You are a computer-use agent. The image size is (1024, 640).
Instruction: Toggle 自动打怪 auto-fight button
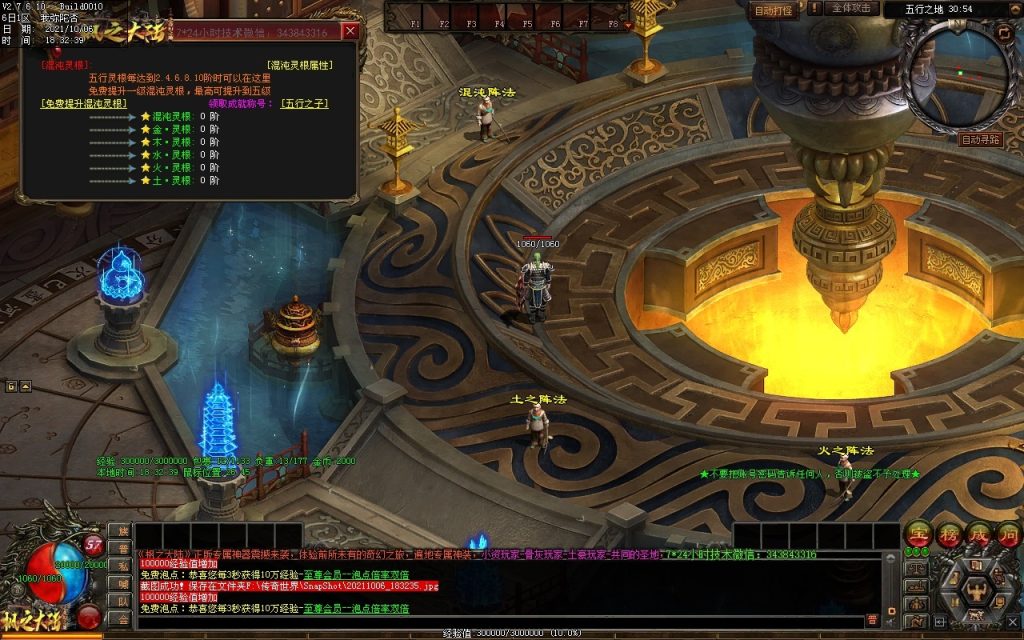(773, 10)
